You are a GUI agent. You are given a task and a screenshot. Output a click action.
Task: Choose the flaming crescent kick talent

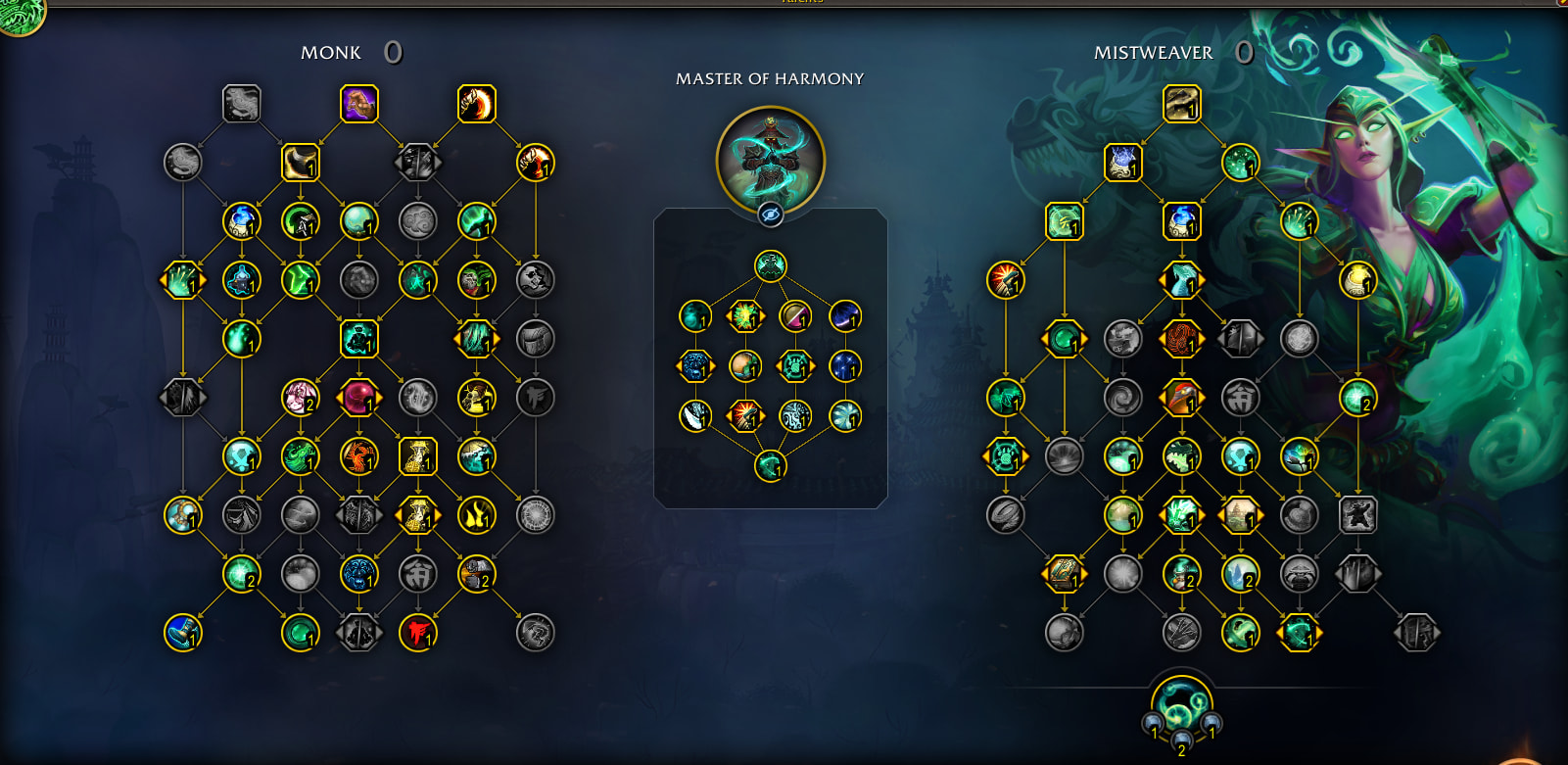(x=477, y=104)
